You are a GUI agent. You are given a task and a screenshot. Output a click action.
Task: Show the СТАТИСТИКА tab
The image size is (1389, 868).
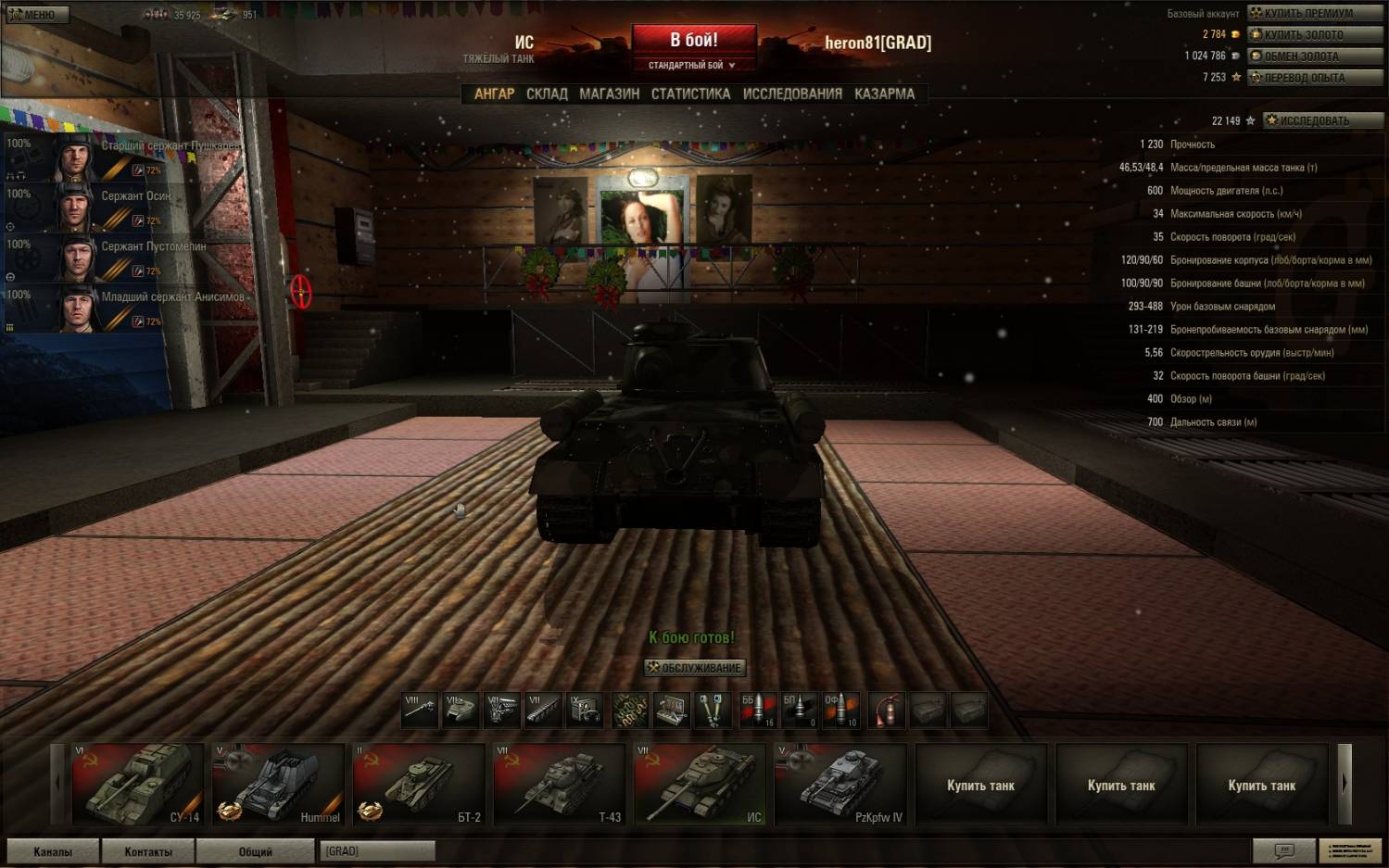click(x=690, y=94)
